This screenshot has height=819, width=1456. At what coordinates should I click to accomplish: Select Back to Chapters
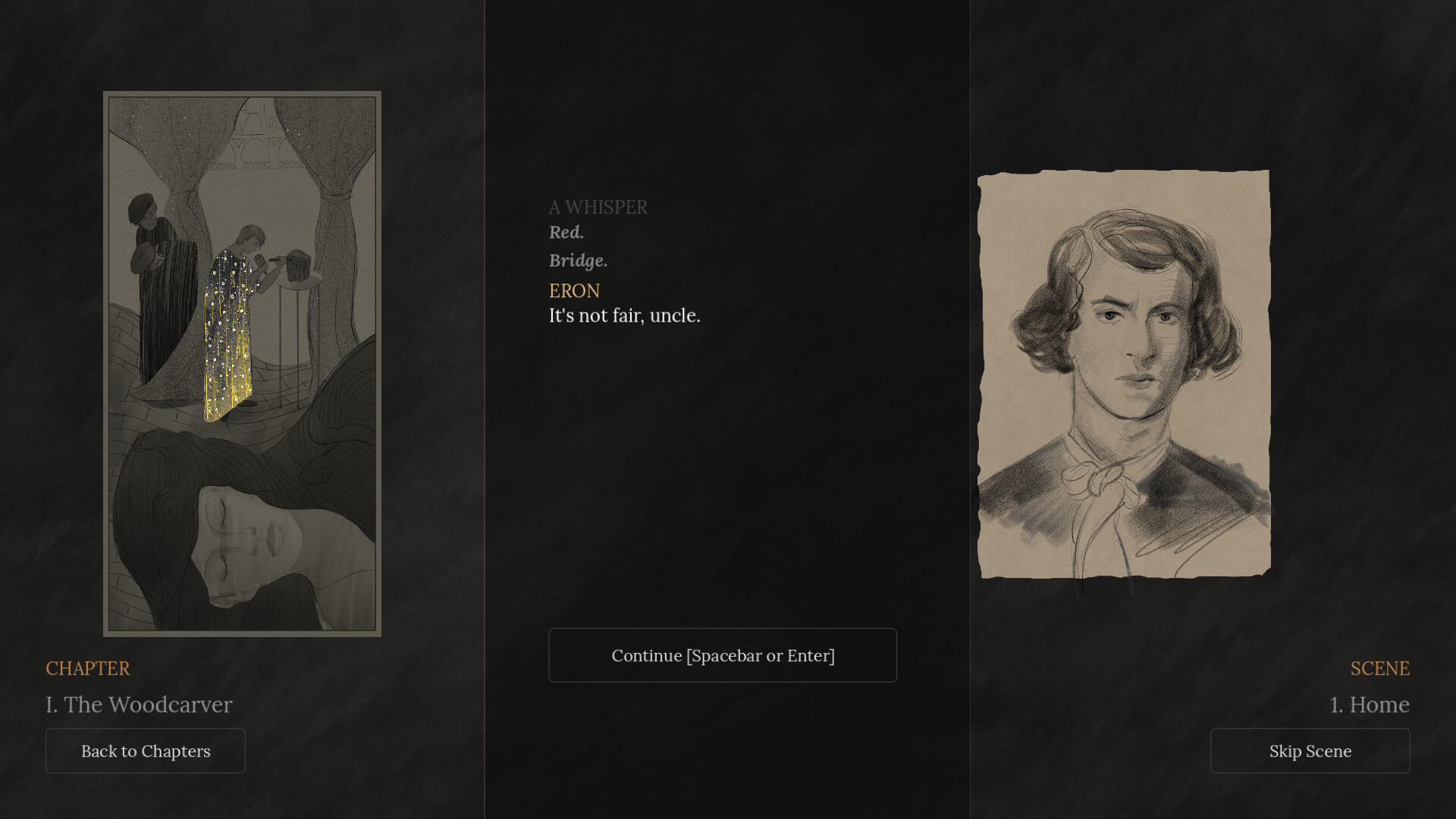point(145,751)
